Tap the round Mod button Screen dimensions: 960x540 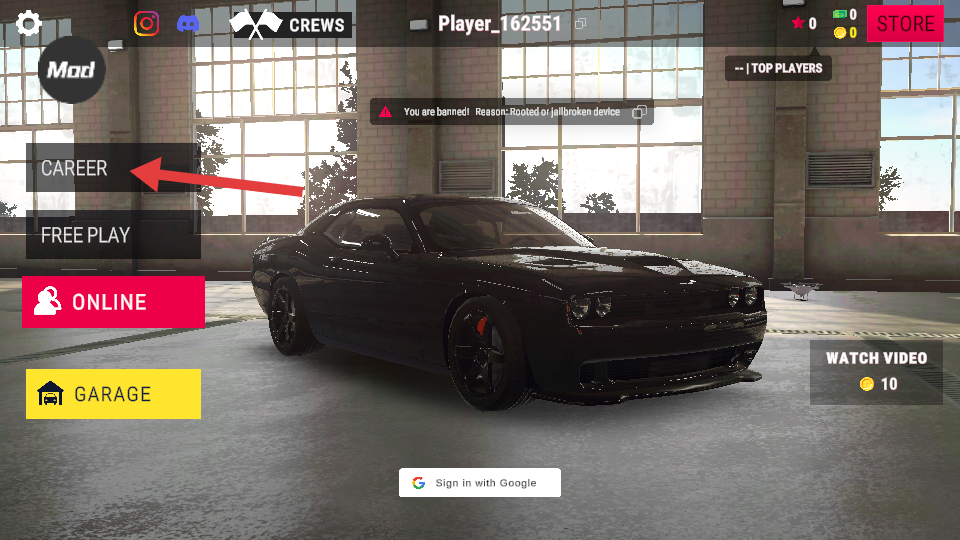(x=71, y=69)
